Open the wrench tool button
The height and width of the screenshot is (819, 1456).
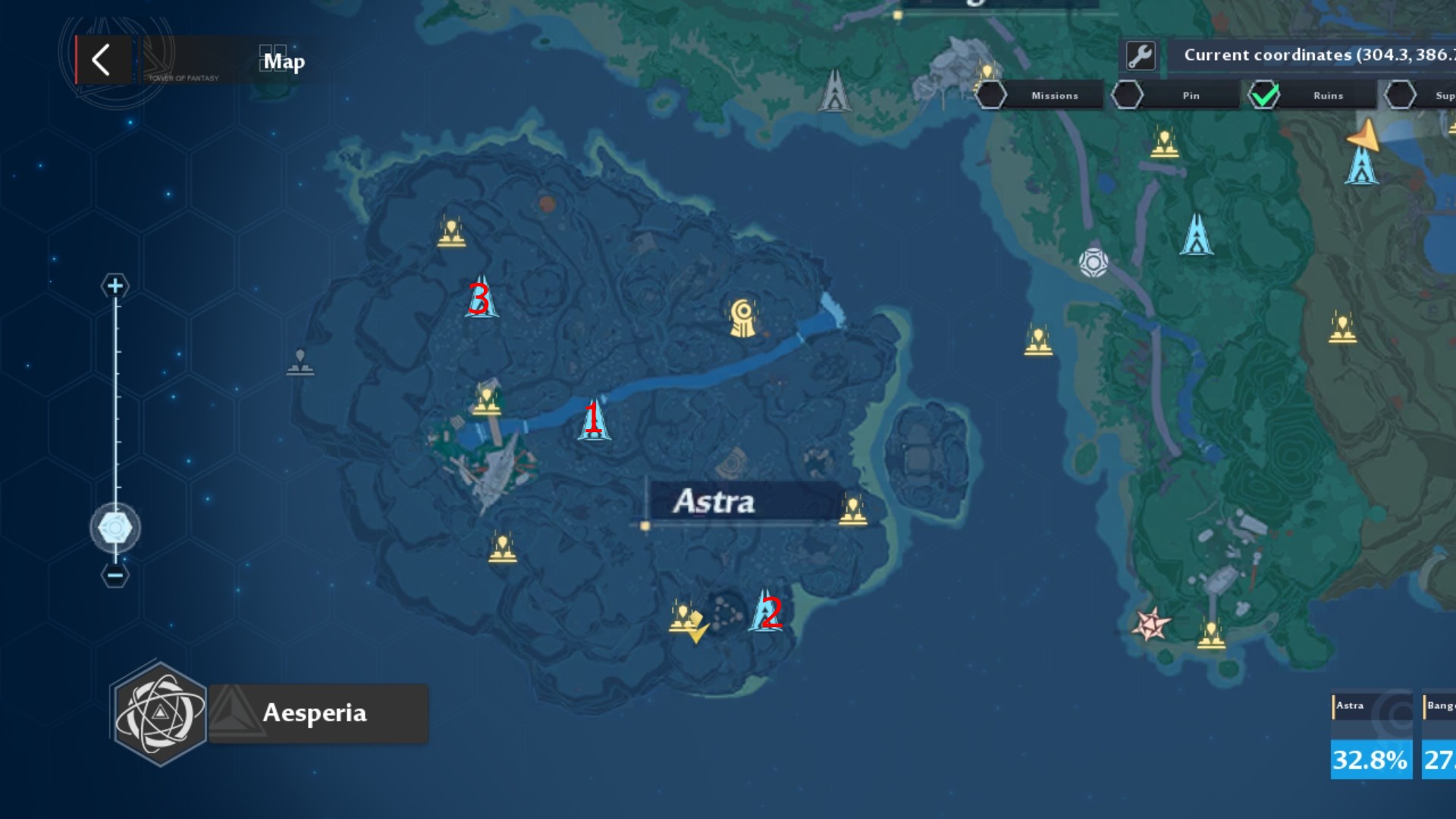coord(1141,55)
